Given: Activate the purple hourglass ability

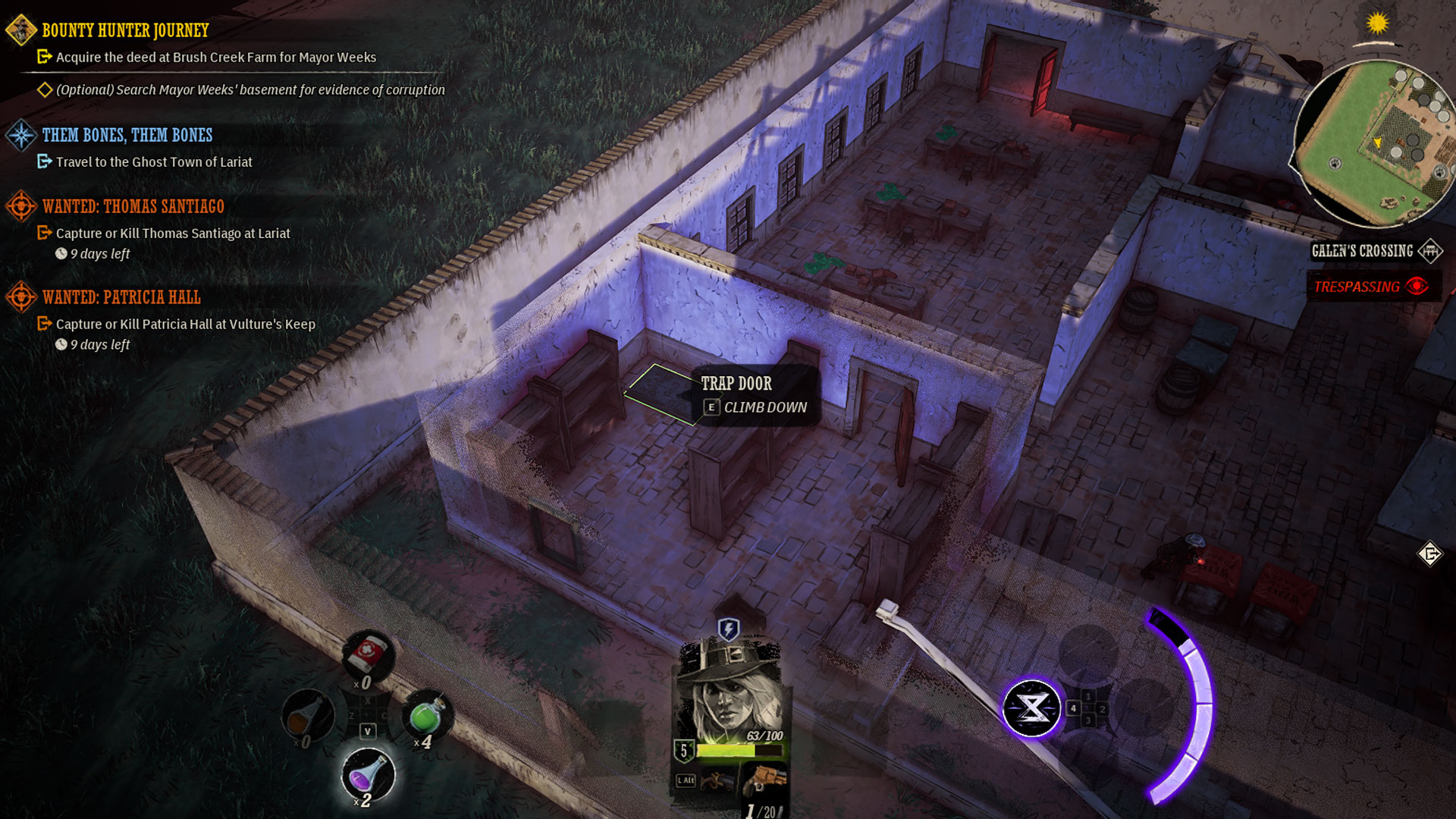Looking at the screenshot, I should (x=1031, y=708).
